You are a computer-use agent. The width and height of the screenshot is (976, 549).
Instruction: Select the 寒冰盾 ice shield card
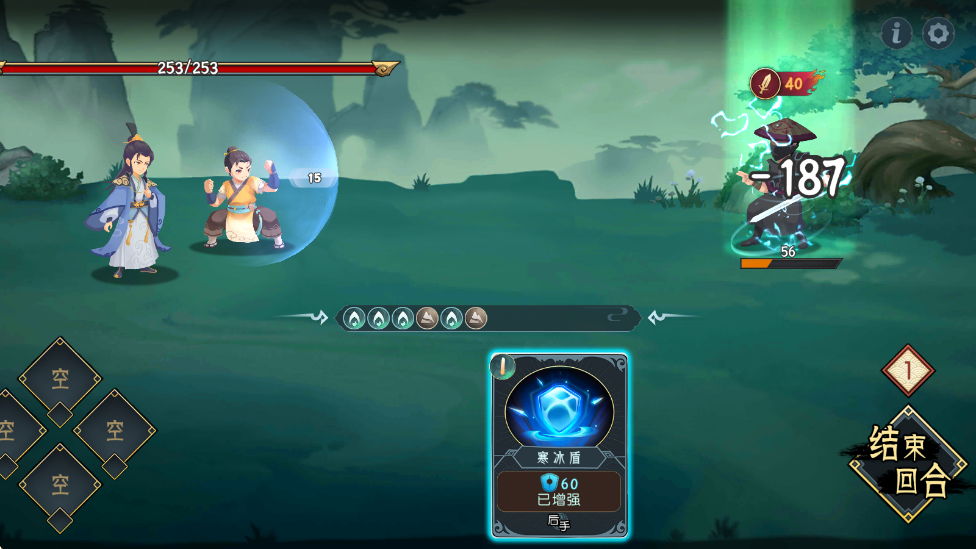[x=559, y=444]
